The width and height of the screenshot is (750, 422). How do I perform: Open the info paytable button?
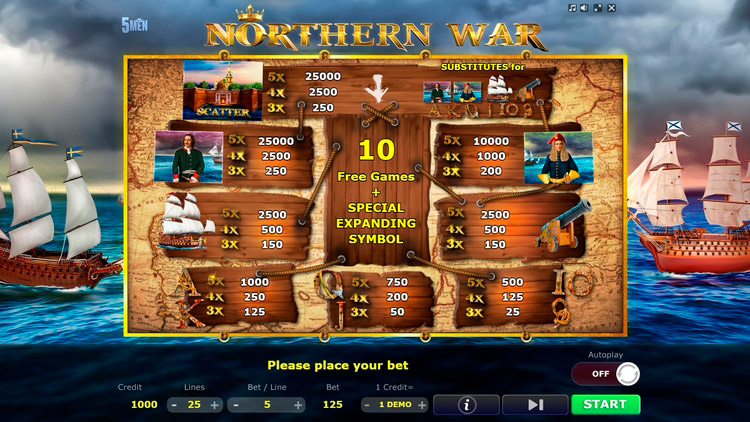465,405
